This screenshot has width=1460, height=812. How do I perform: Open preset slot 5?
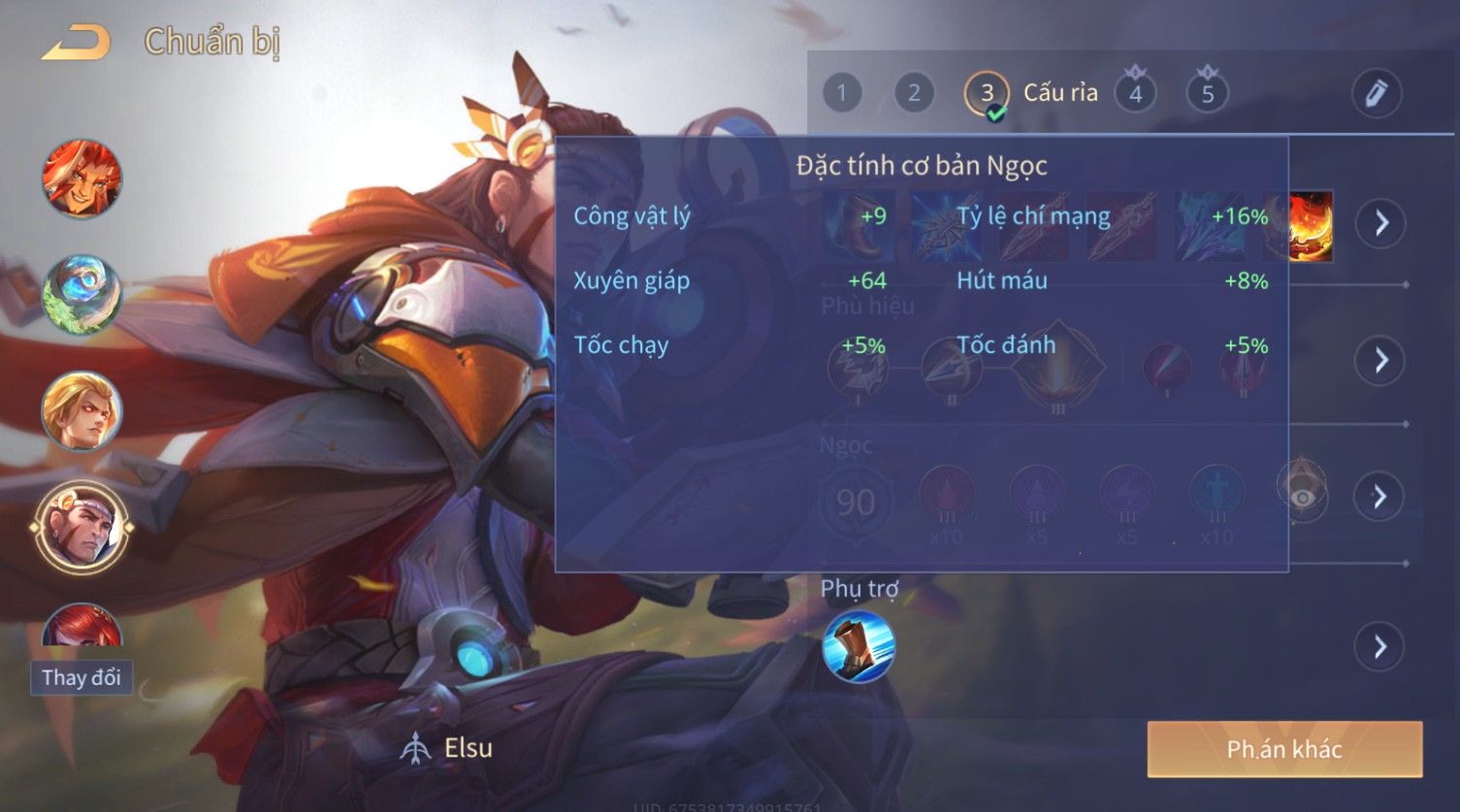[x=1208, y=93]
